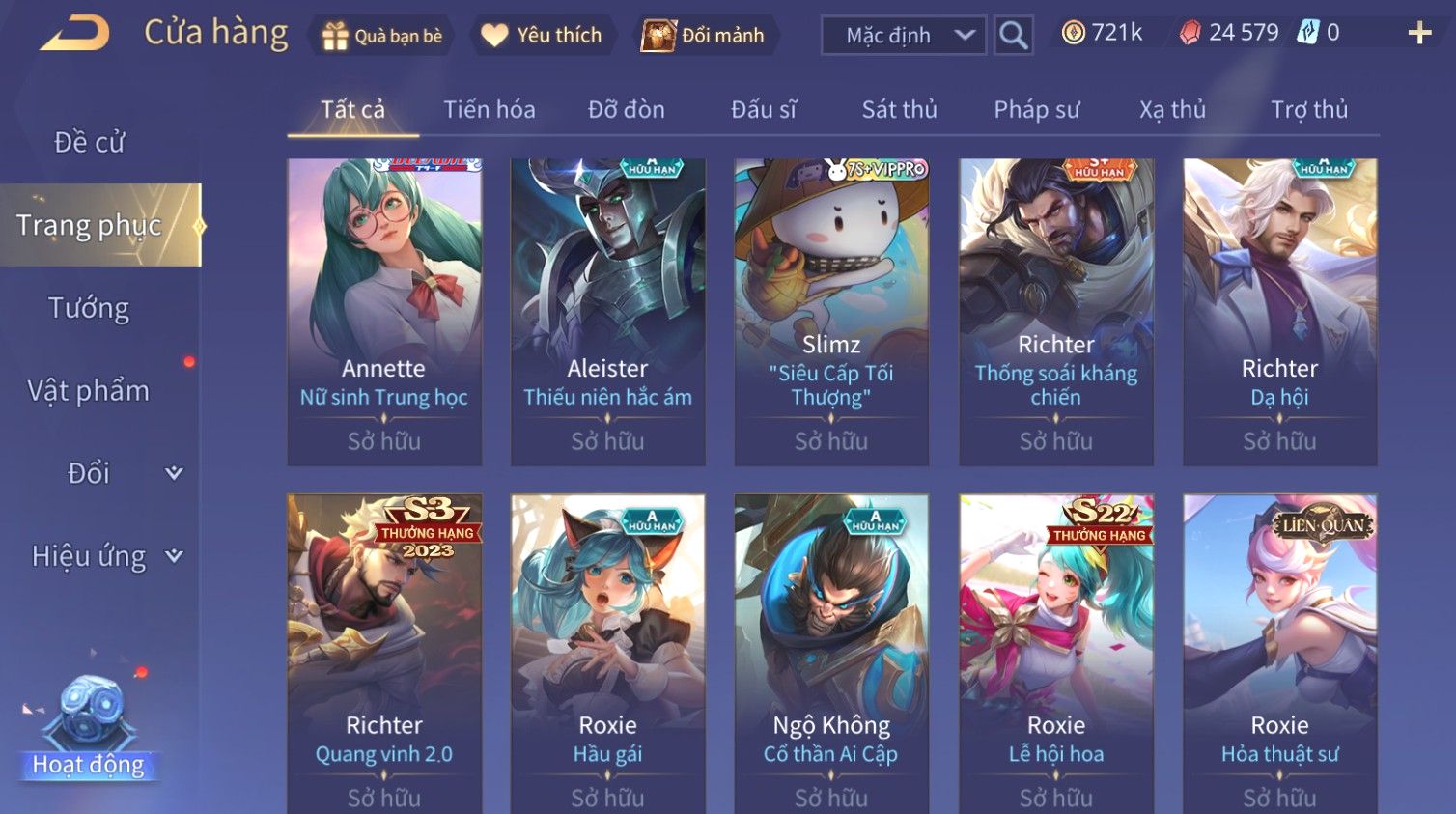Choose the Slimz Siêu Cấp Tối Thượng card
The height and width of the screenshot is (814, 1456).
coord(831,311)
